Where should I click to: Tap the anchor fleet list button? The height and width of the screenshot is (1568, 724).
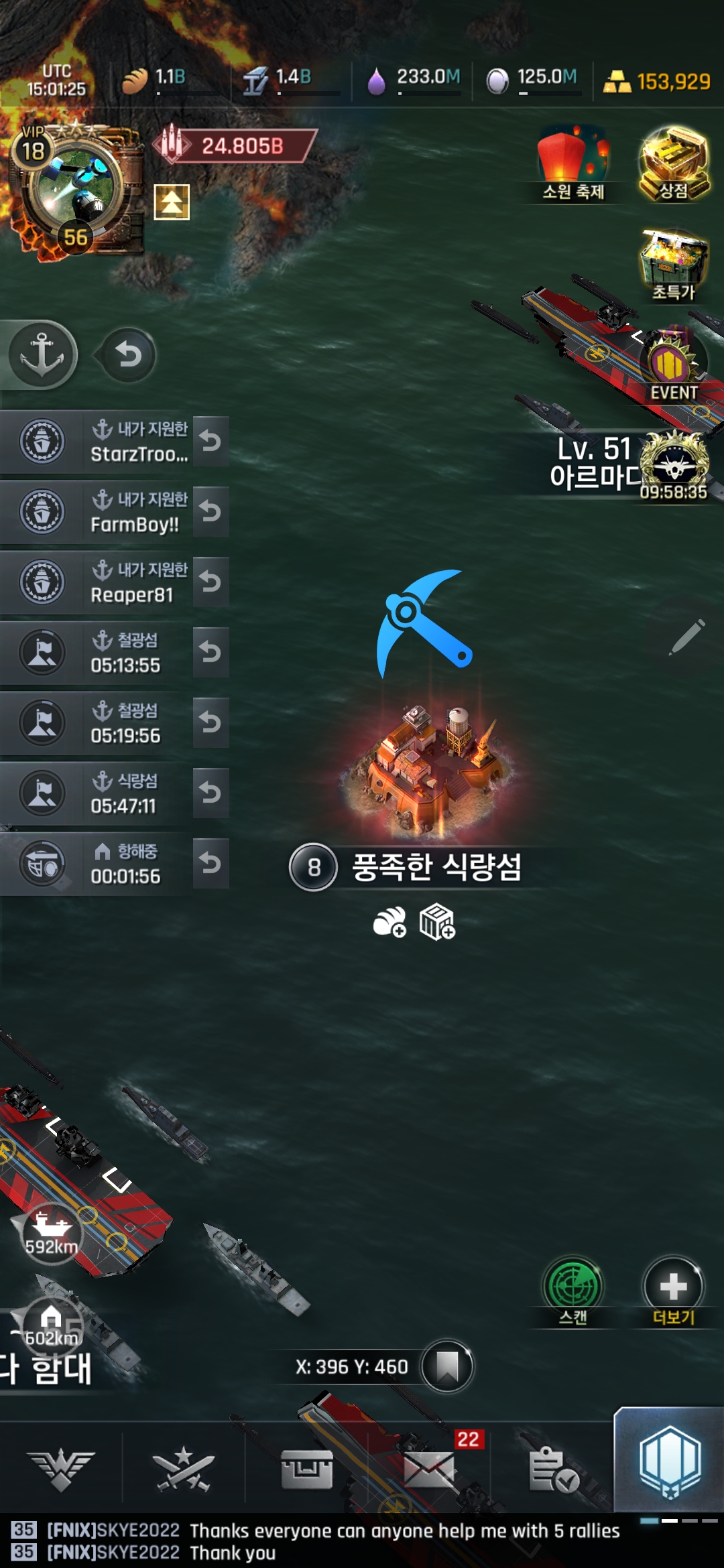click(x=42, y=354)
